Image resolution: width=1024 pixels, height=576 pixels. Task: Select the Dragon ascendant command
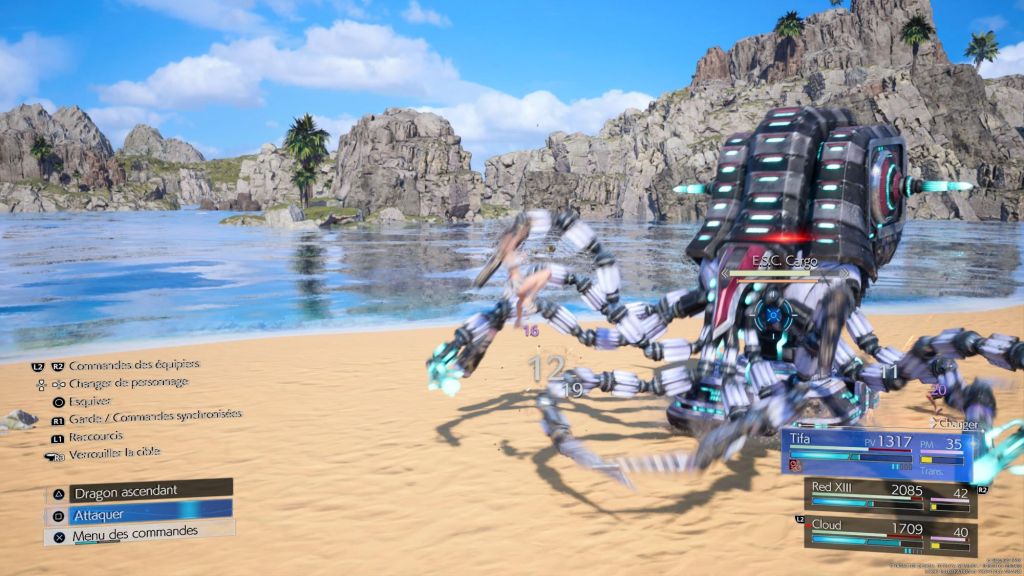[138, 491]
